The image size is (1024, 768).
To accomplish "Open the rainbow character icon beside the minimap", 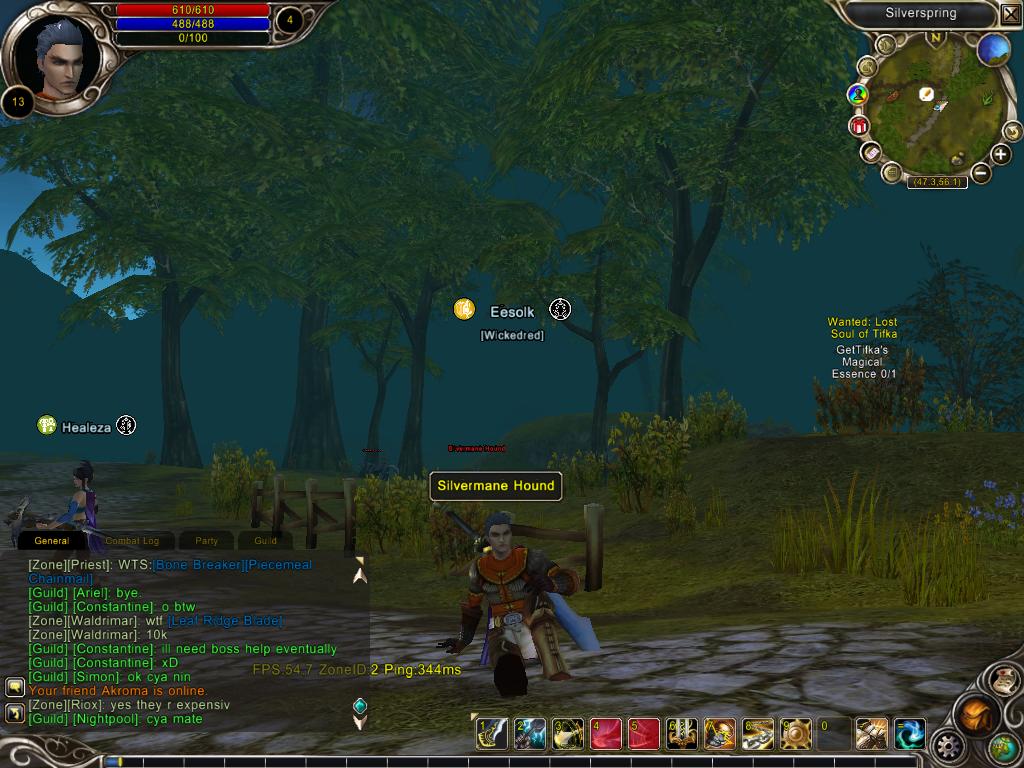I will coord(857,95).
